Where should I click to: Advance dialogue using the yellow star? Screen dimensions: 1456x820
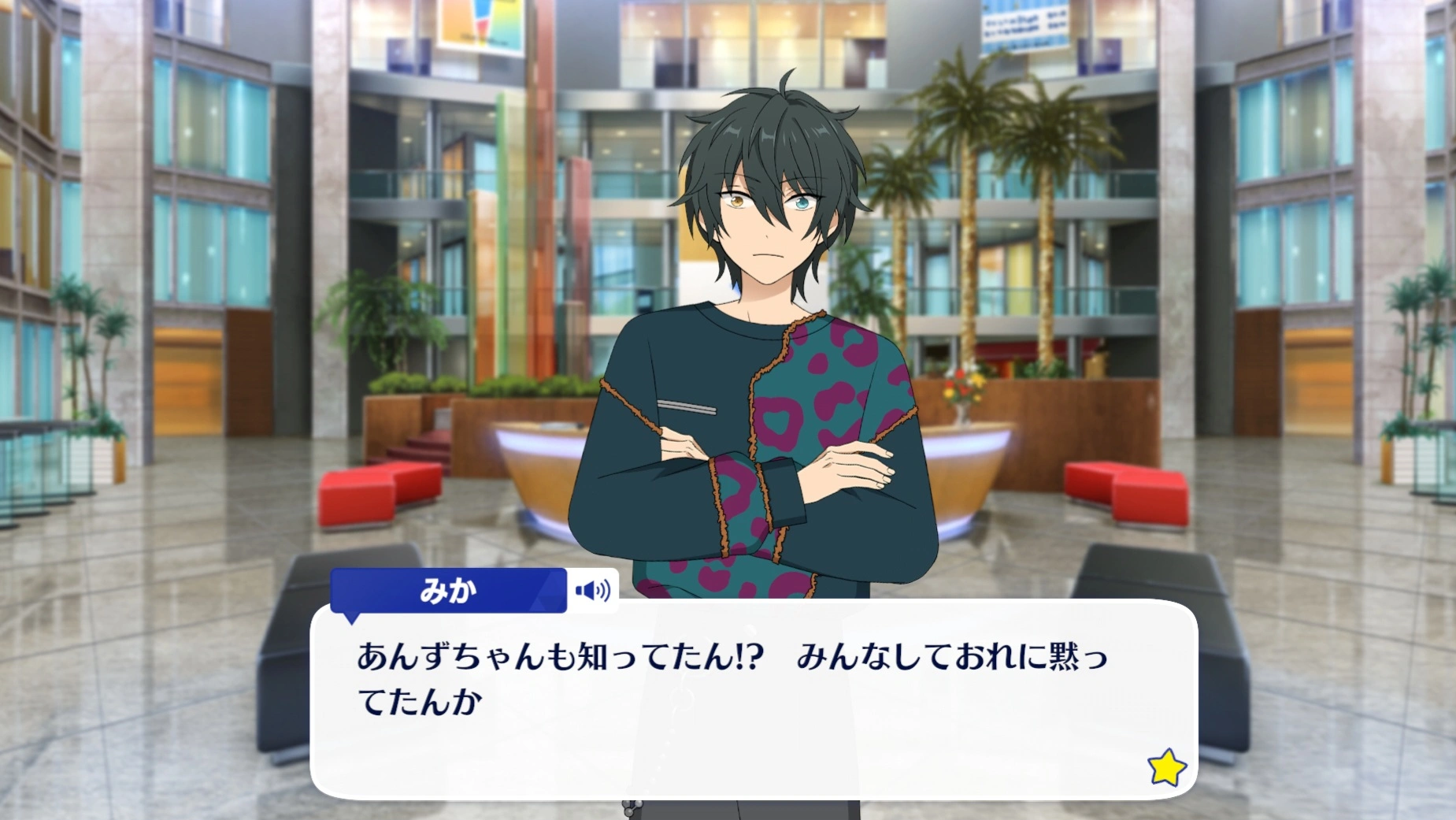pyautogui.click(x=1166, y=766)
